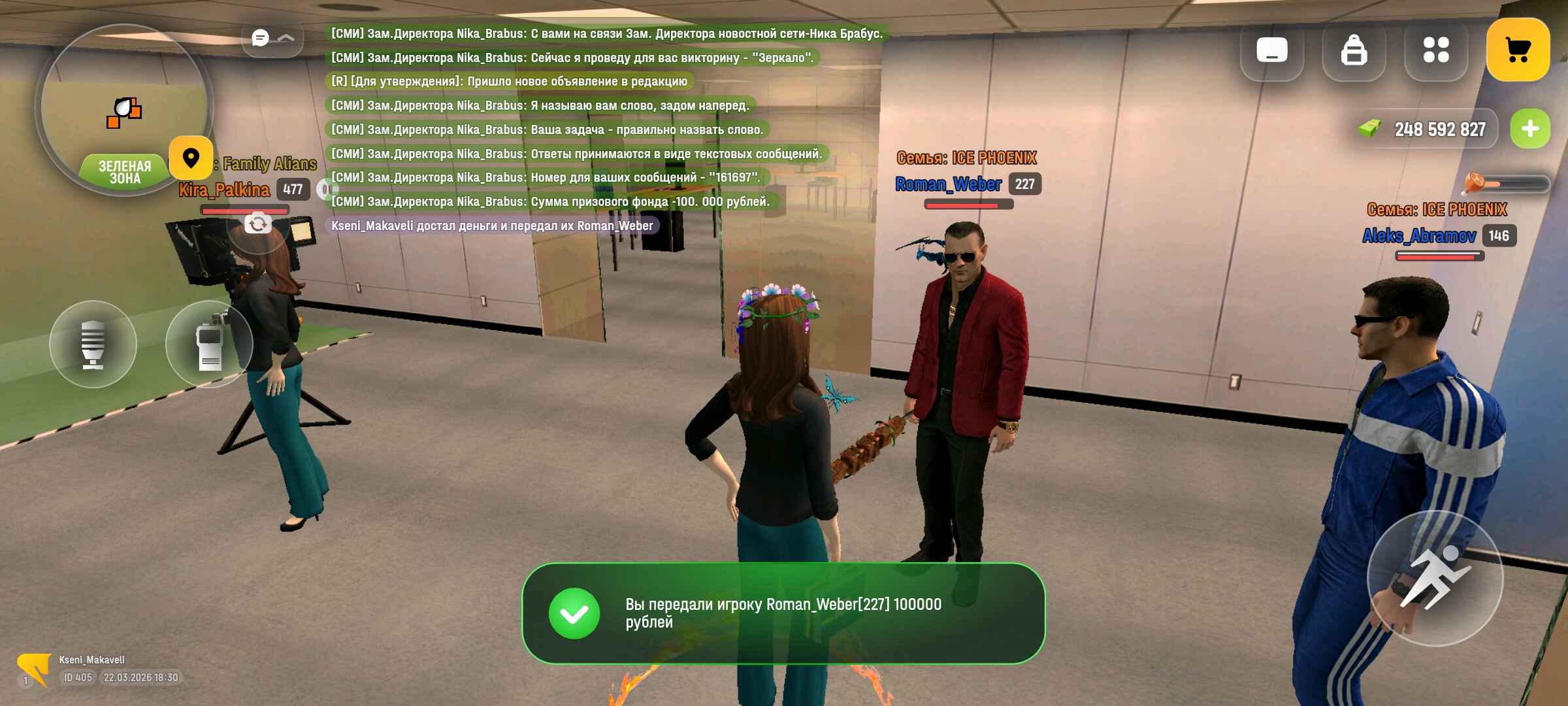Open the shopping cart store

point(1518,50)
